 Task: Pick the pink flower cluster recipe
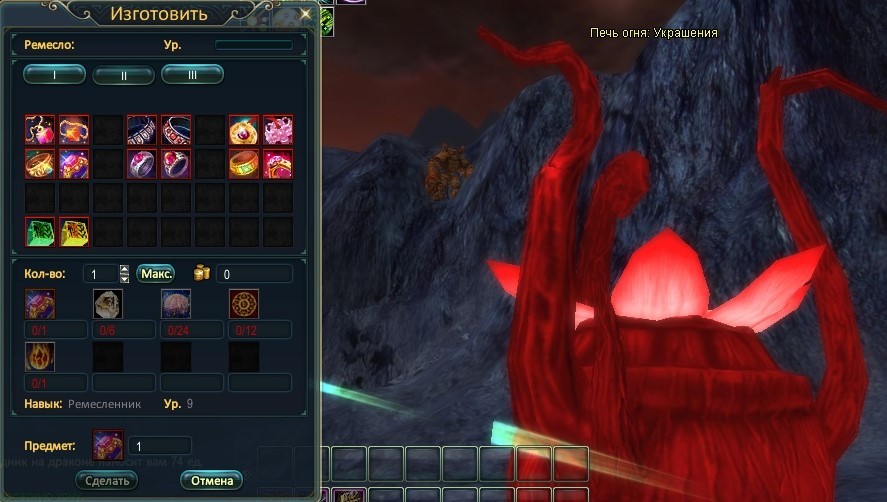pos(278,130)
